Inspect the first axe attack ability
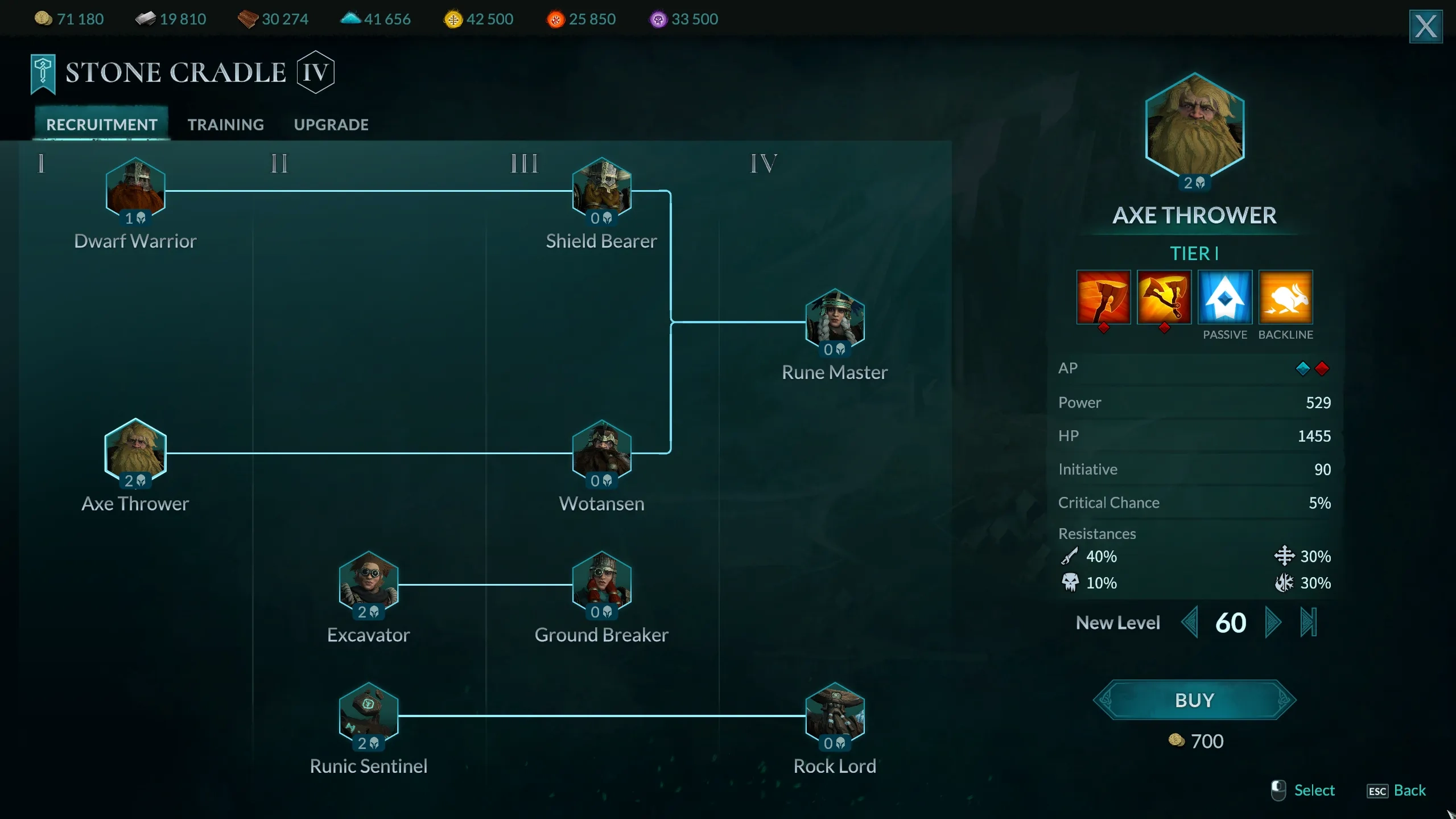 point(1103,297)
